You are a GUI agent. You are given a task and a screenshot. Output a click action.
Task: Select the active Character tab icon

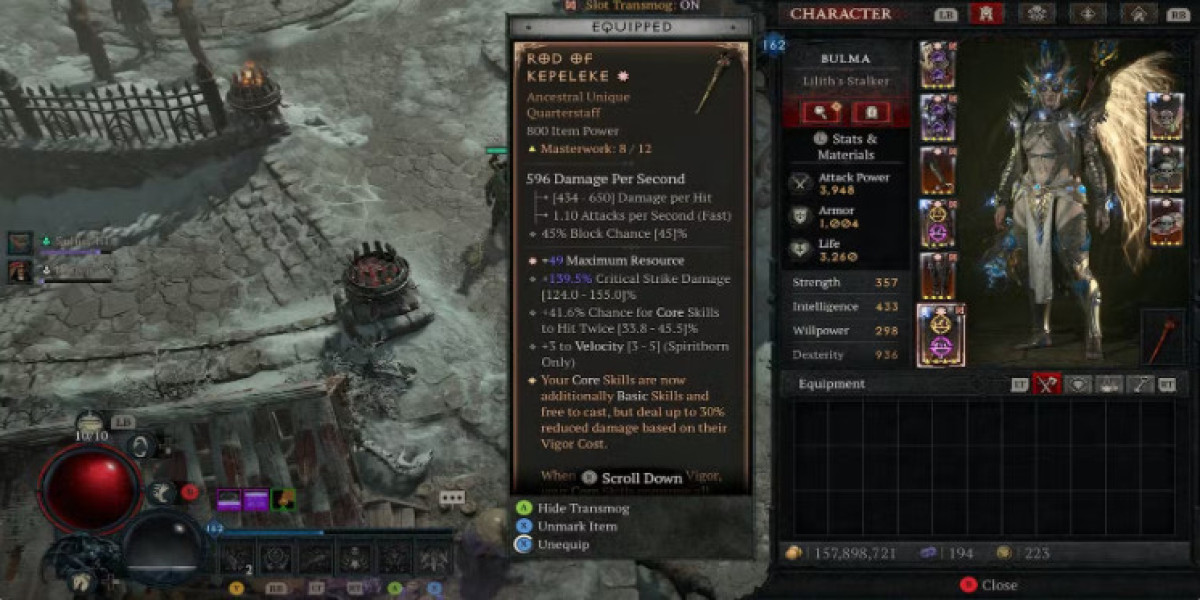pos(987,14)
